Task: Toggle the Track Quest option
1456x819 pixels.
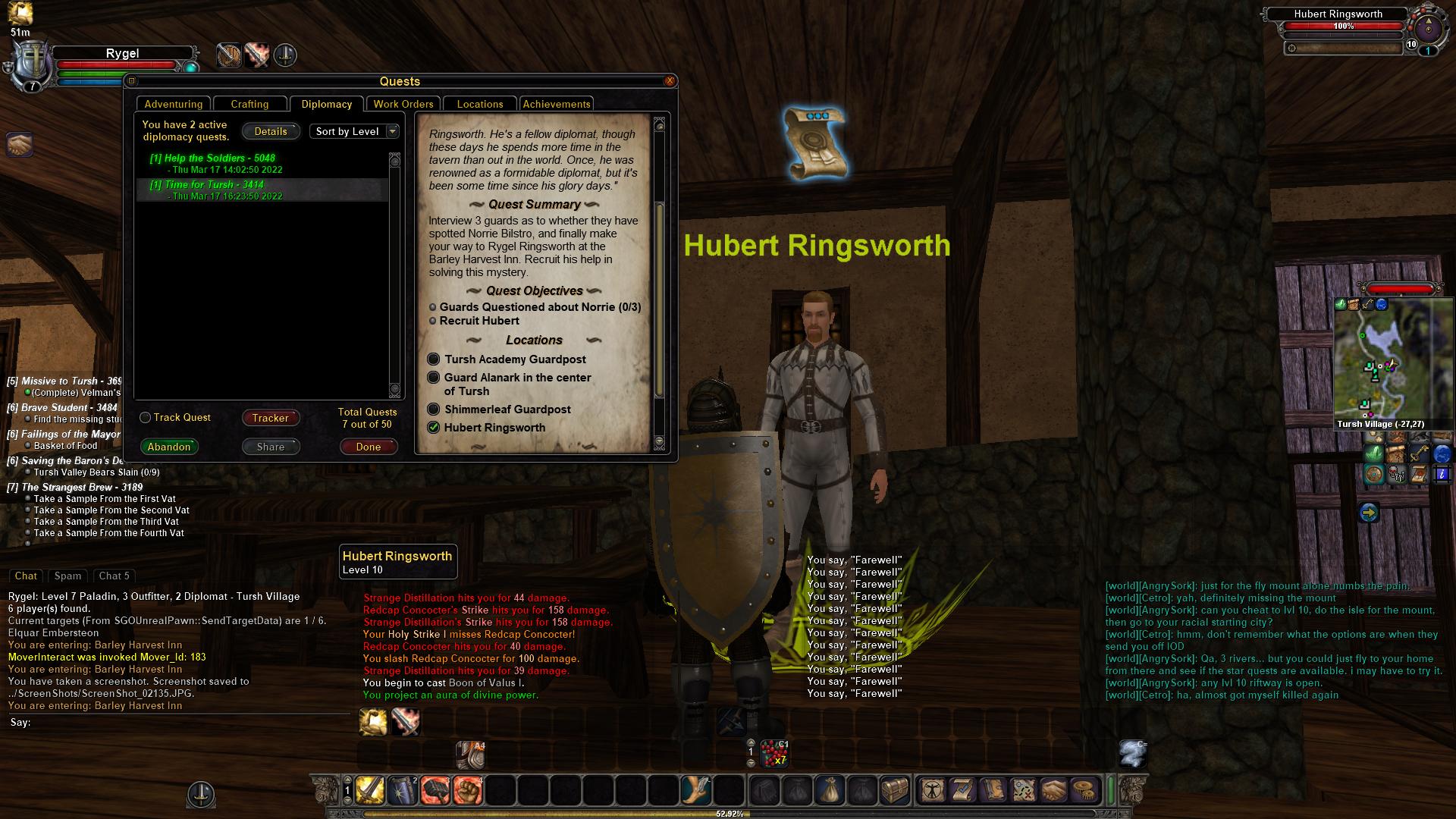Action: 146,418
